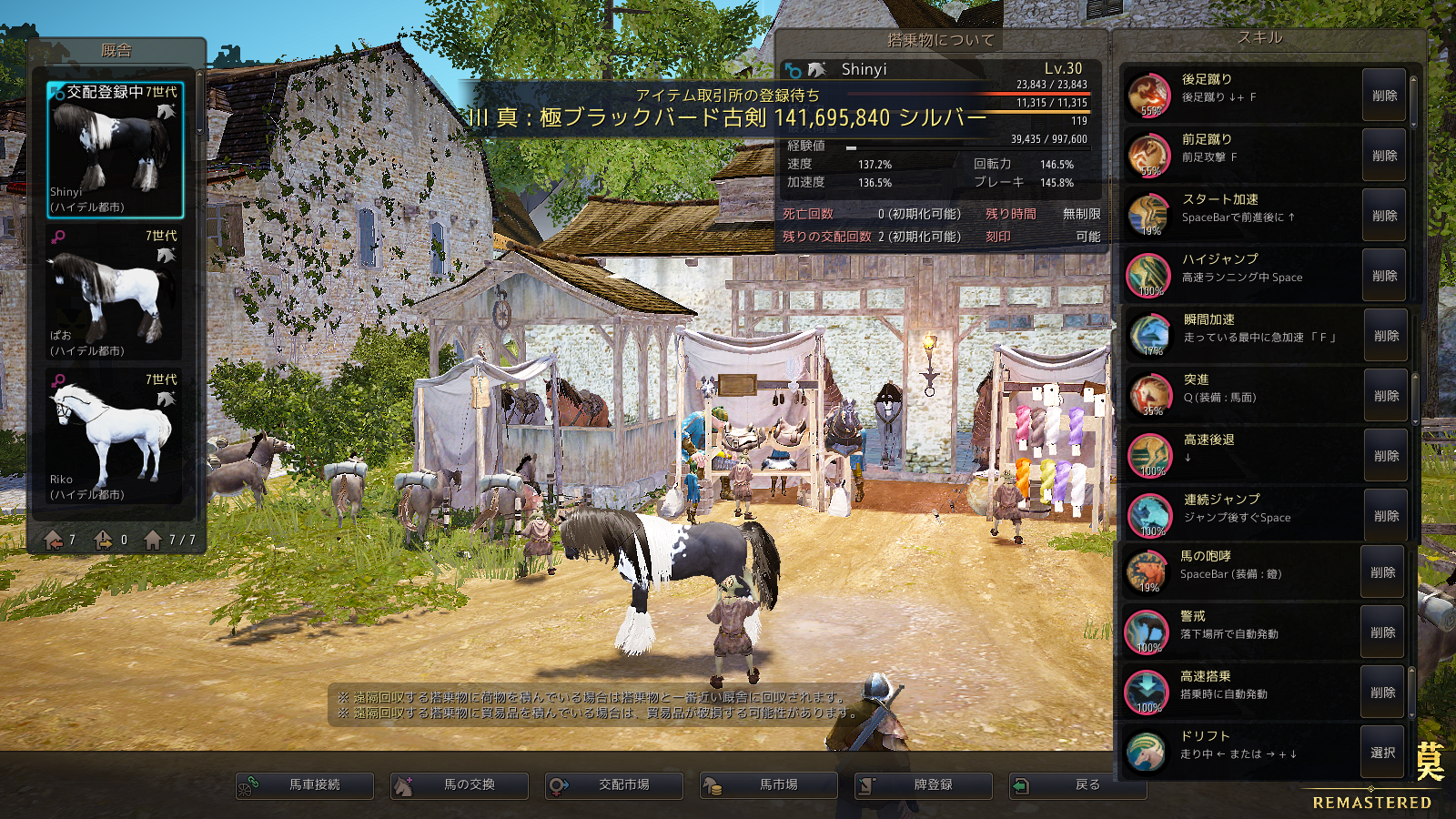
Task: Click the 牌登録 button
Action: click(924, 785)
